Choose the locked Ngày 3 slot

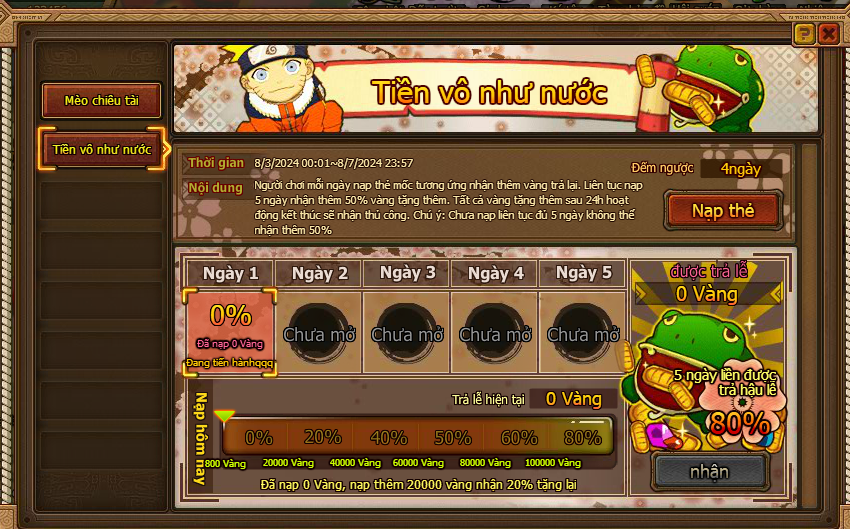(407, 333)
